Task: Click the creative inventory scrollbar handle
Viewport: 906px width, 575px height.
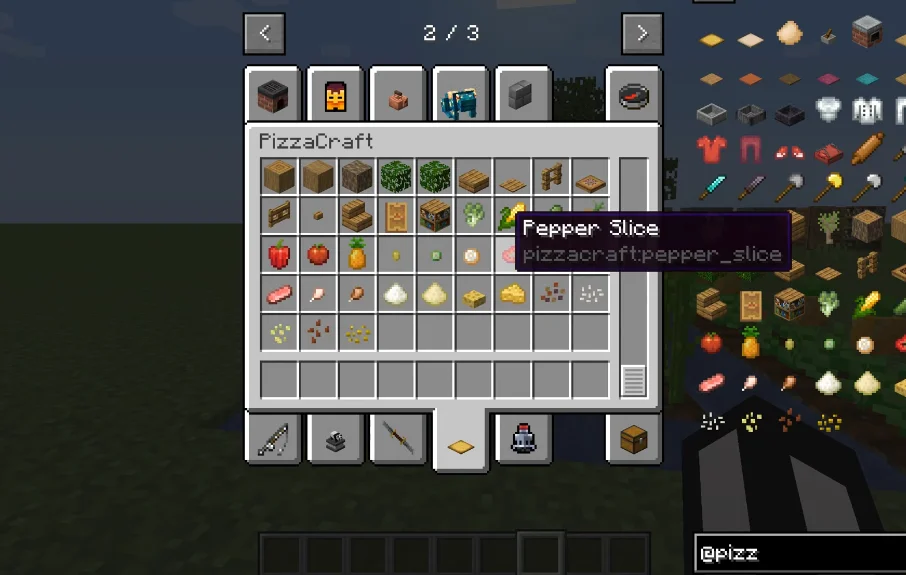Action: (633, 381)
